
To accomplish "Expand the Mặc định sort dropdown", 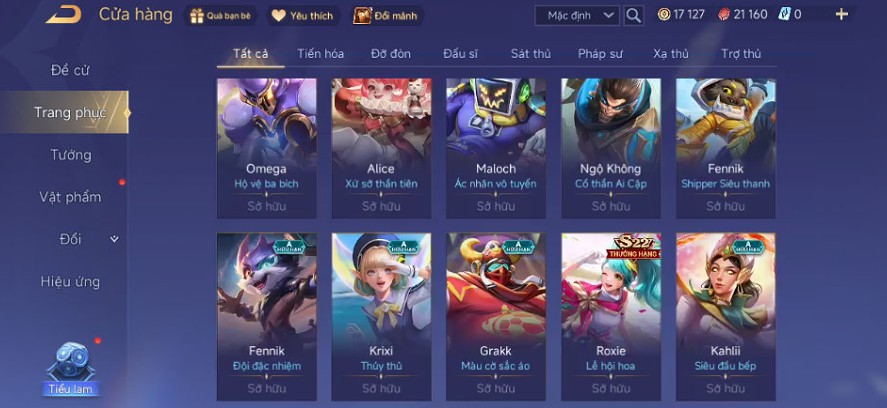I will pos(577,15).
